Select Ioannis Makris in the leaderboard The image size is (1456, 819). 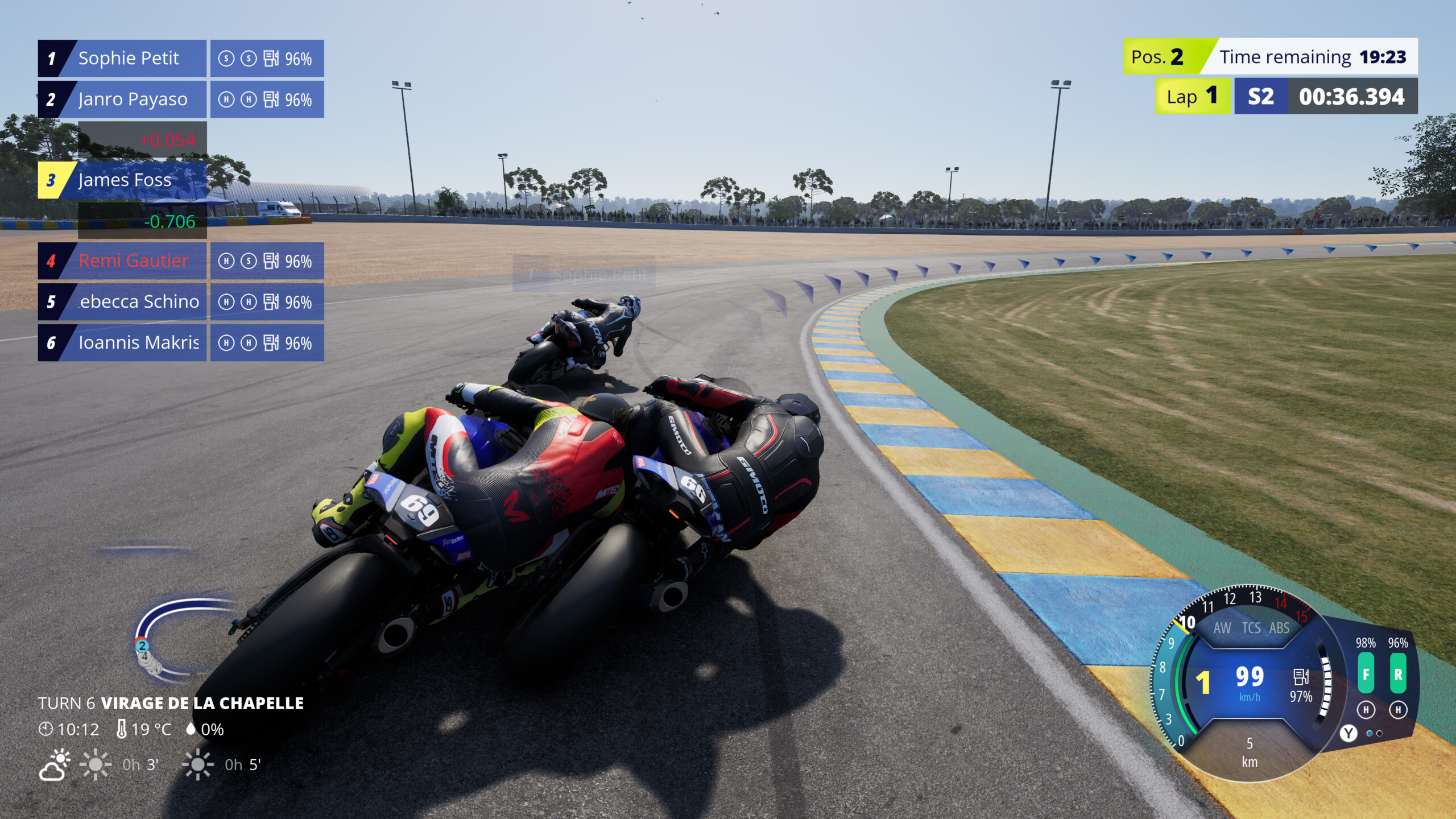[139, 343]
